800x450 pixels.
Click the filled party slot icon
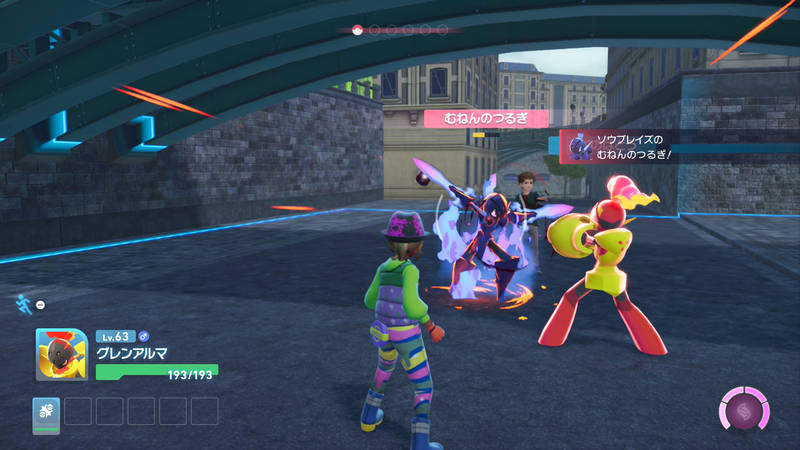coord(46,411)
